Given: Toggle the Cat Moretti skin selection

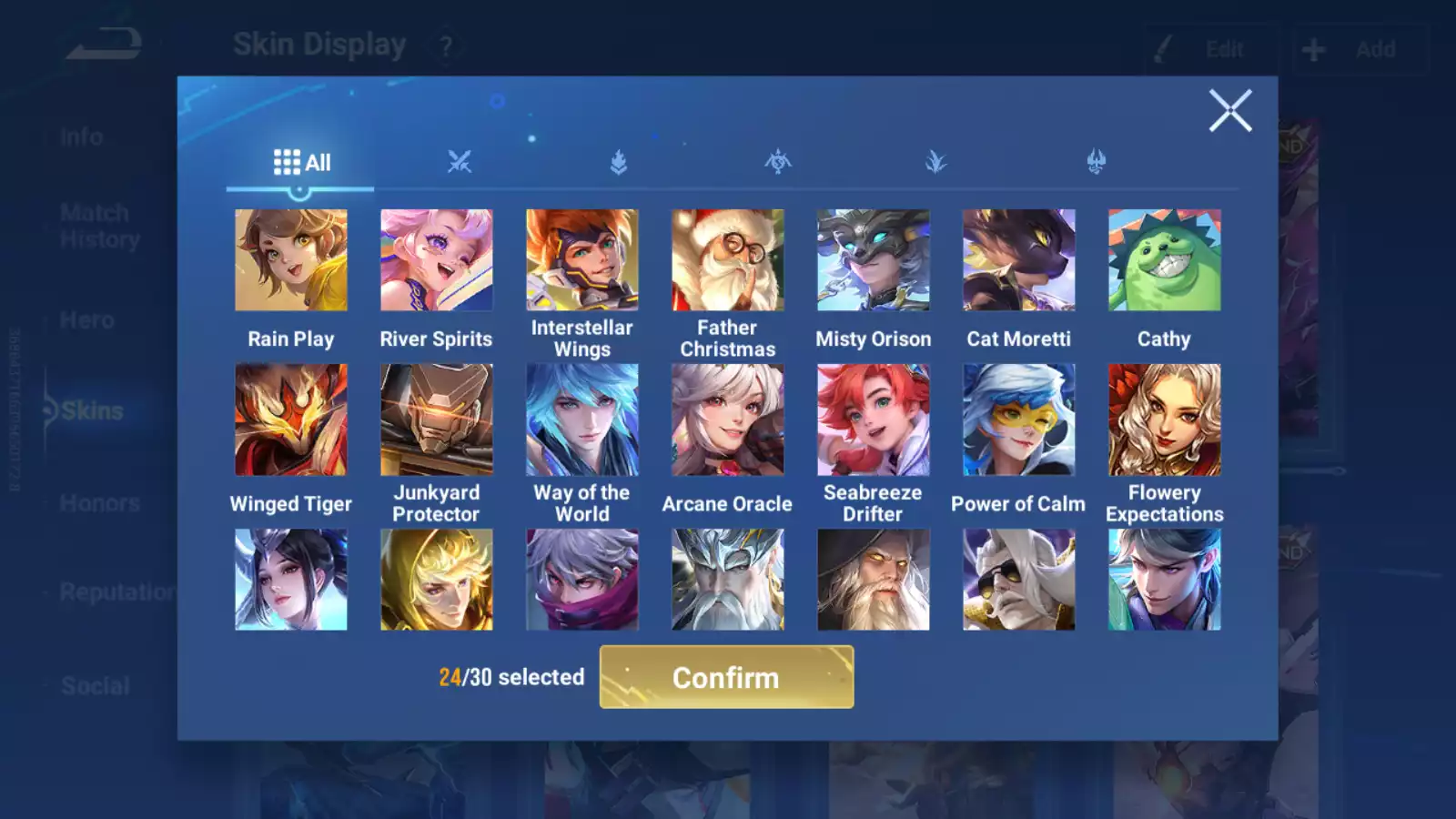Looking at the screenshot, I should [x=1018, y=259].
